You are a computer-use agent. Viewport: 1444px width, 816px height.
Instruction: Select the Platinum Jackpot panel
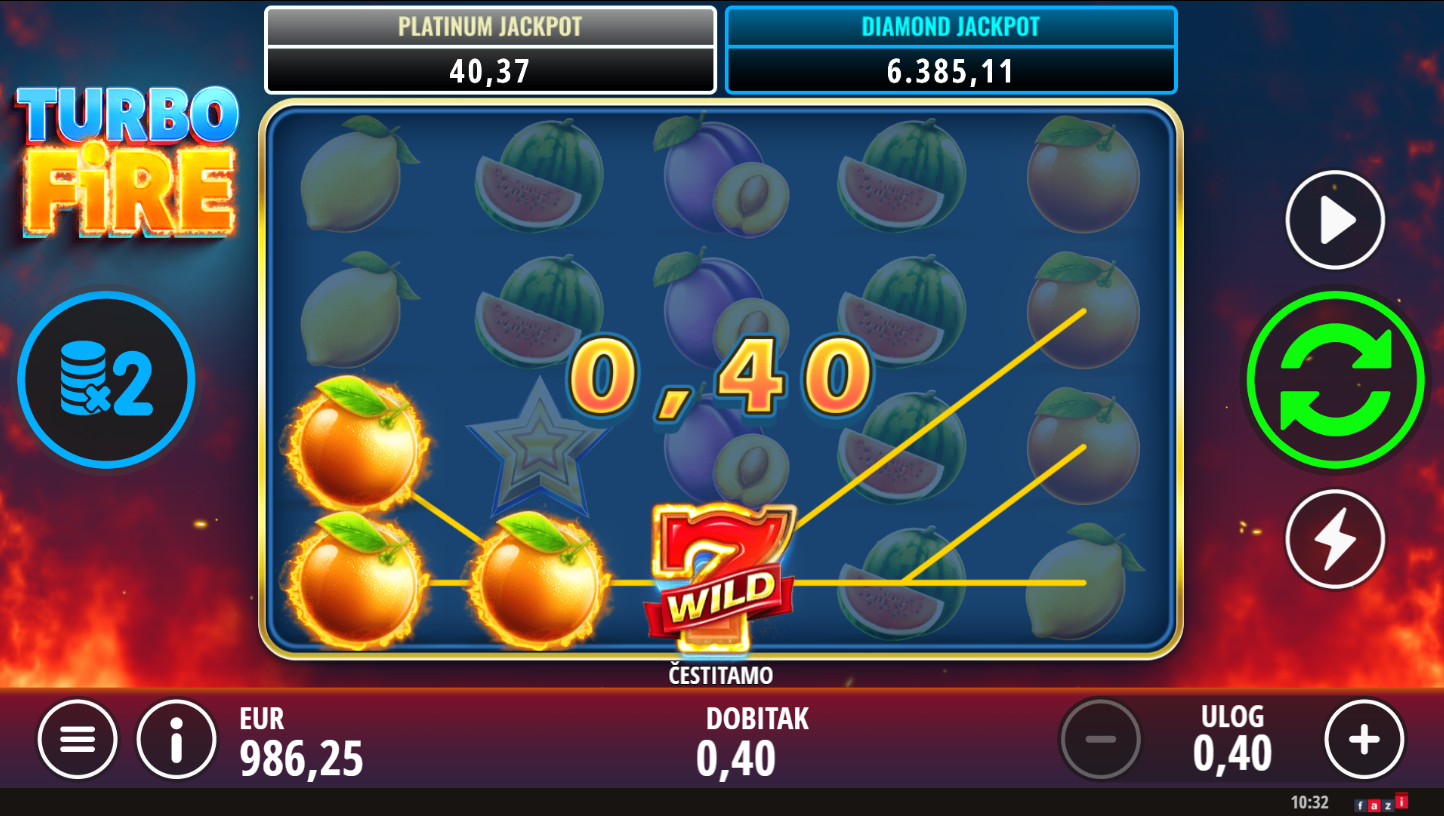pos(490,50)
